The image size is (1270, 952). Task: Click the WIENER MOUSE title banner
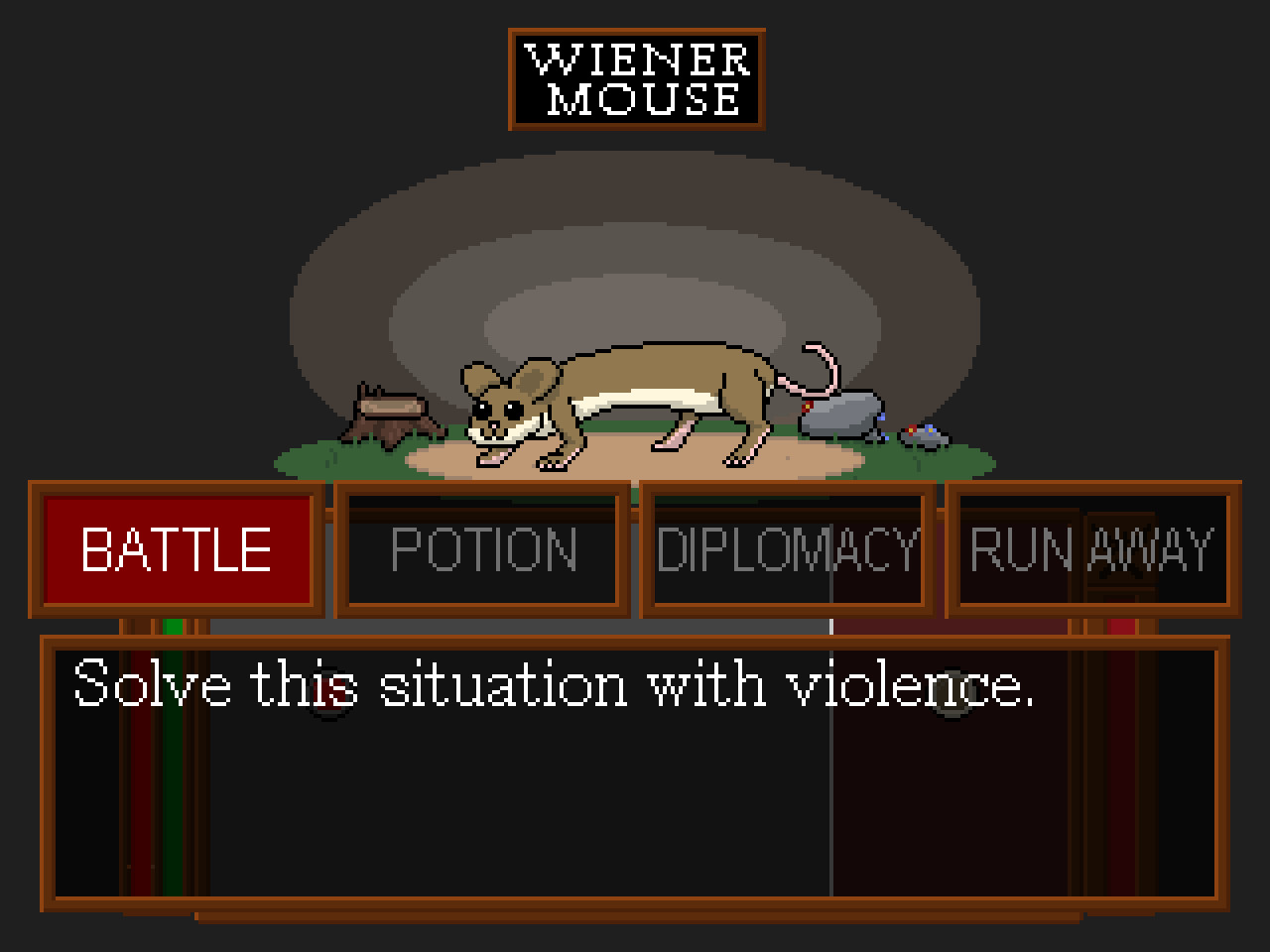pos(635,81)
